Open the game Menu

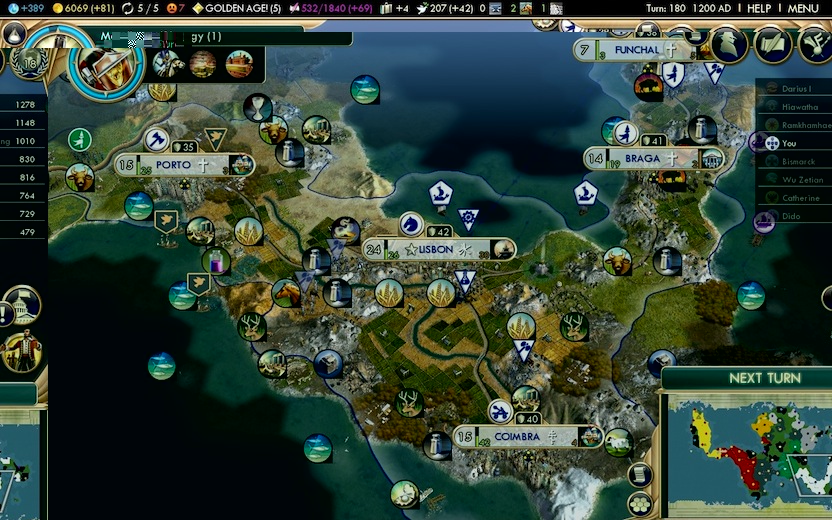pyautogui.click(x=803, y=8)
